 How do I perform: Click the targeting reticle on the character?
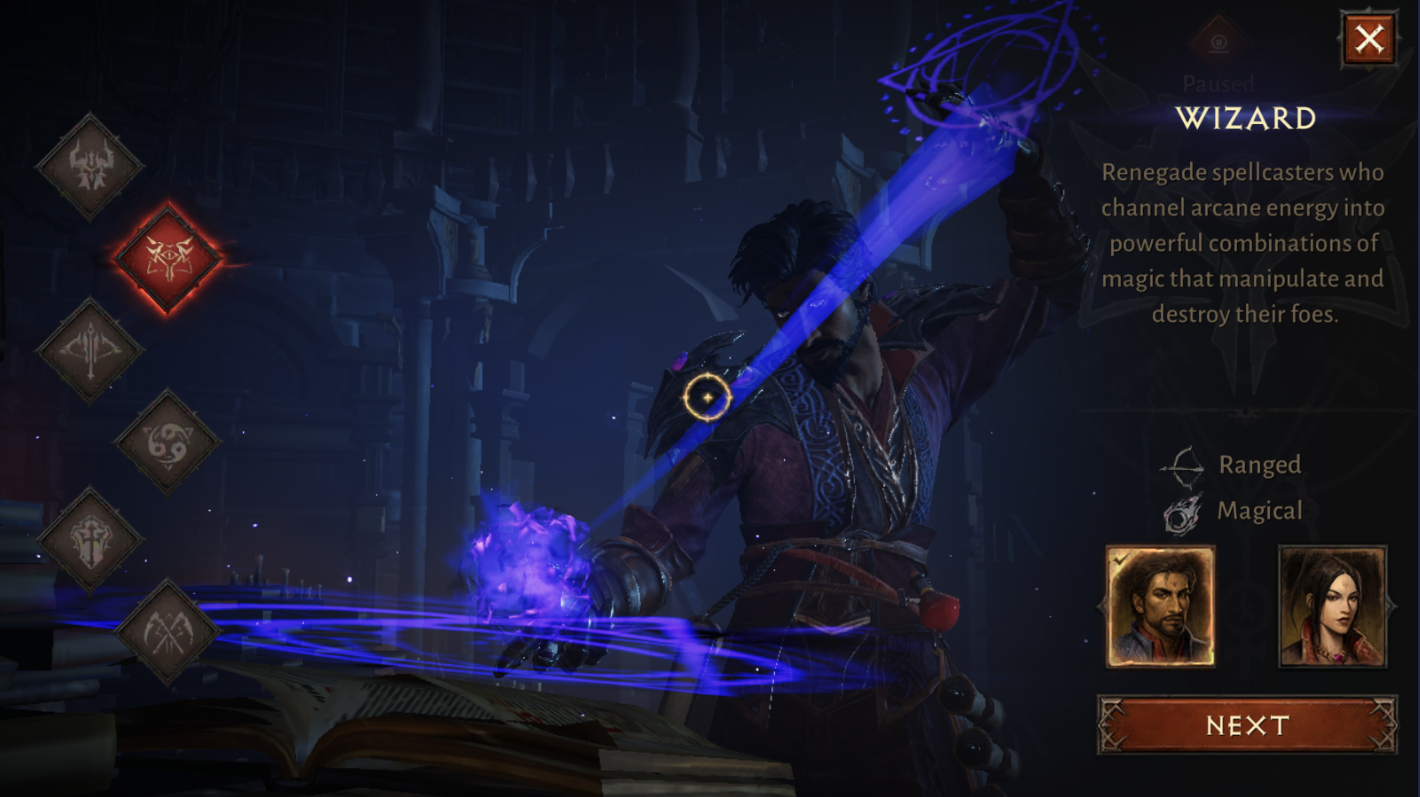click(x=709, y=397)
